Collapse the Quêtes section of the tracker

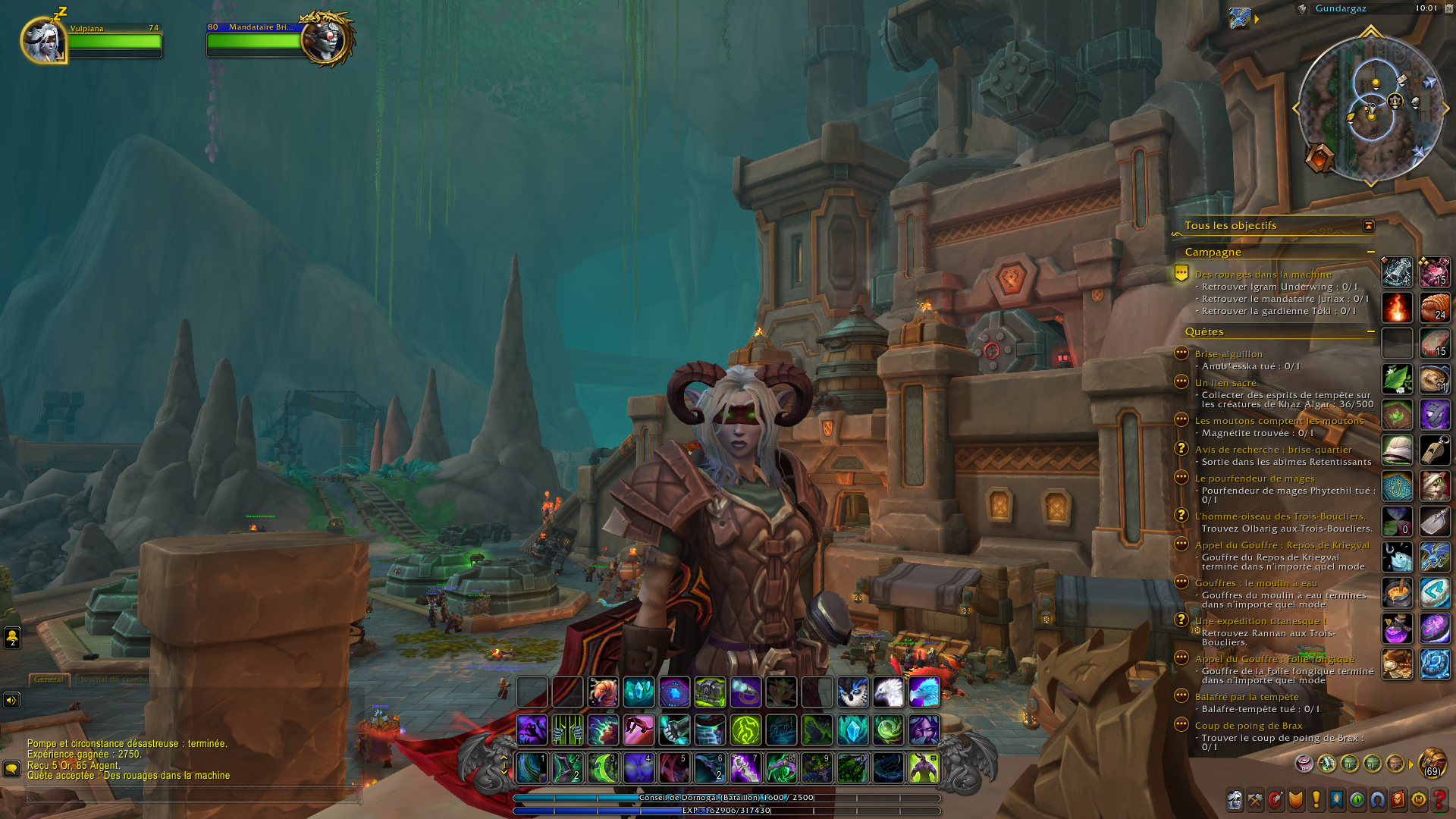click(x=1370, y=331)
